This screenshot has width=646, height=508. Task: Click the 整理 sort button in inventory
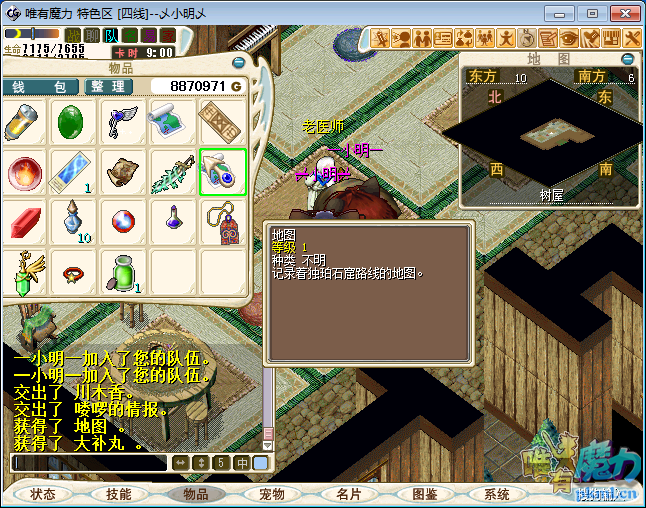[x=108, y=87]
